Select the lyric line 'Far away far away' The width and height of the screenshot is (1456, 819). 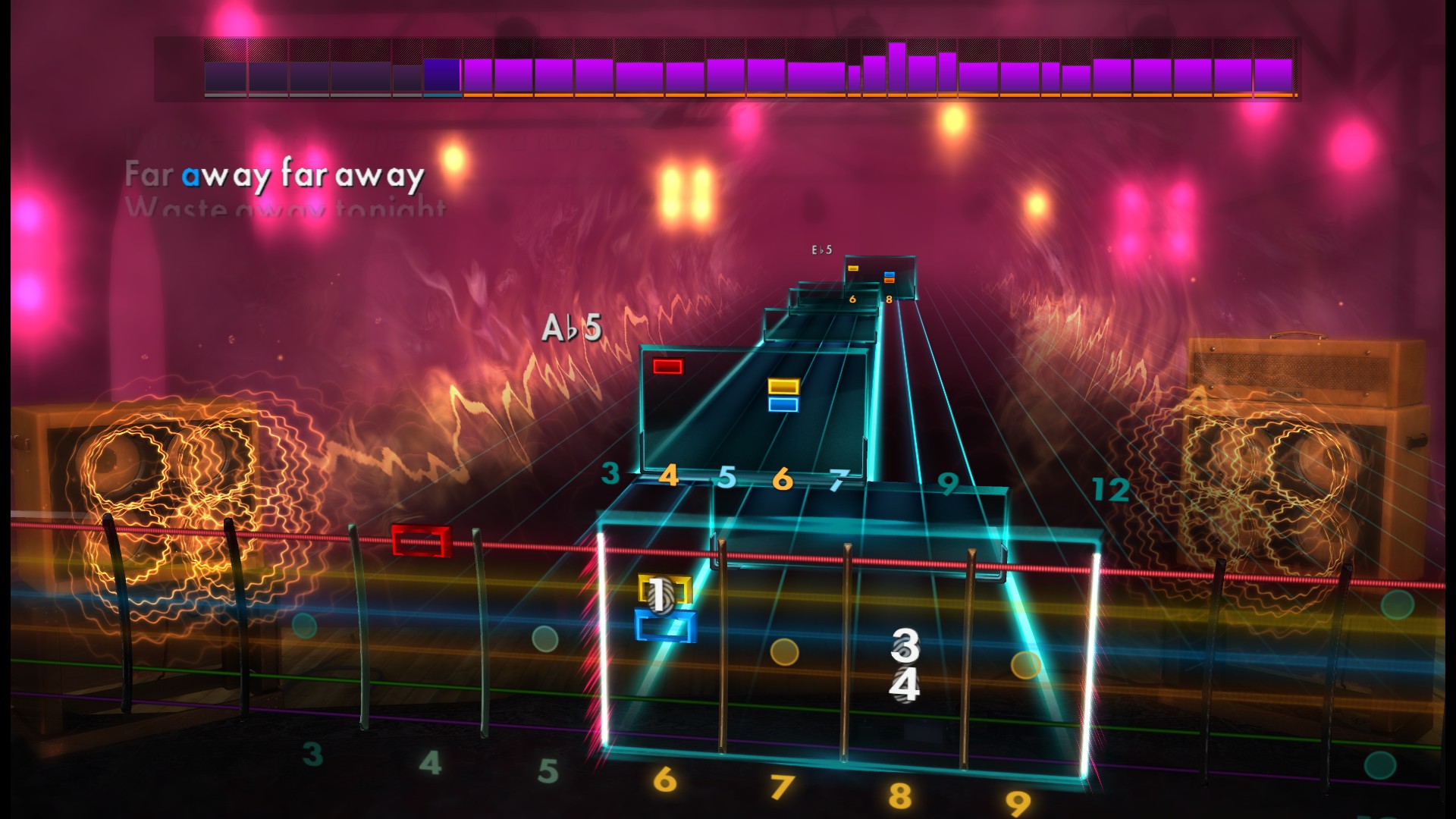pos(275,174)
